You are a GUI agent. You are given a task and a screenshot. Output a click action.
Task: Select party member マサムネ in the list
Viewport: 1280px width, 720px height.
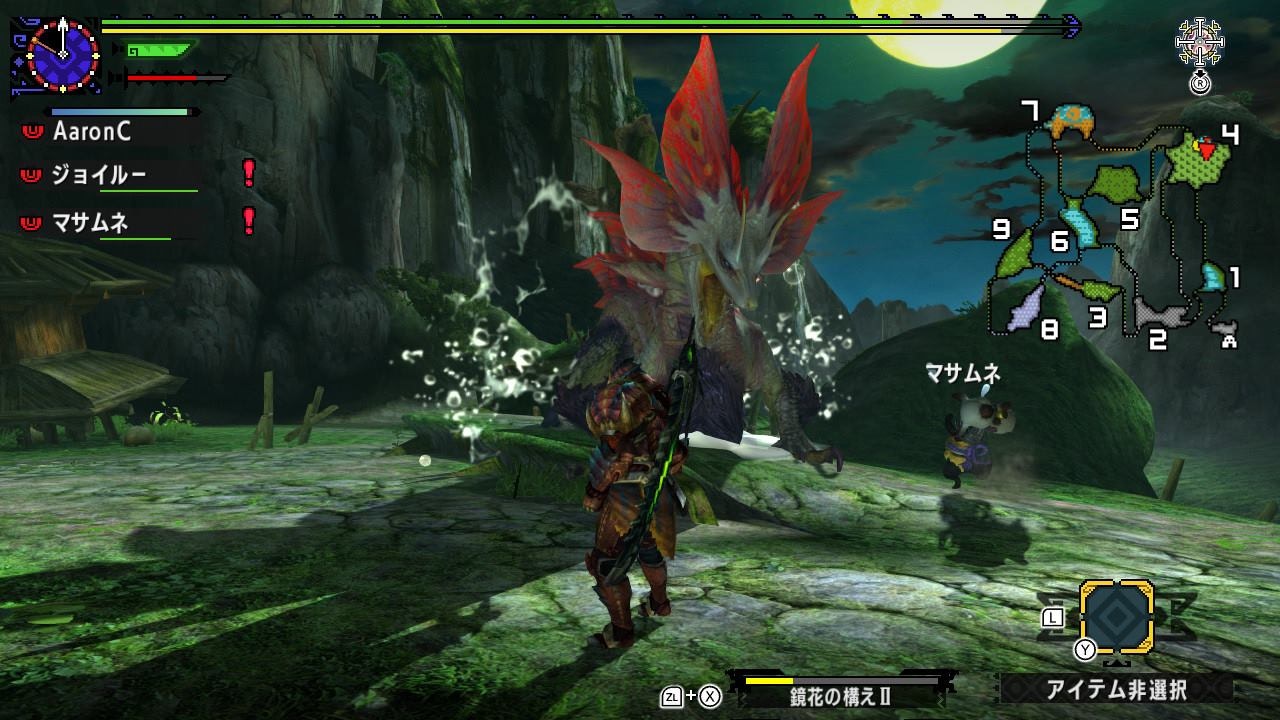[x=90, y=222]
